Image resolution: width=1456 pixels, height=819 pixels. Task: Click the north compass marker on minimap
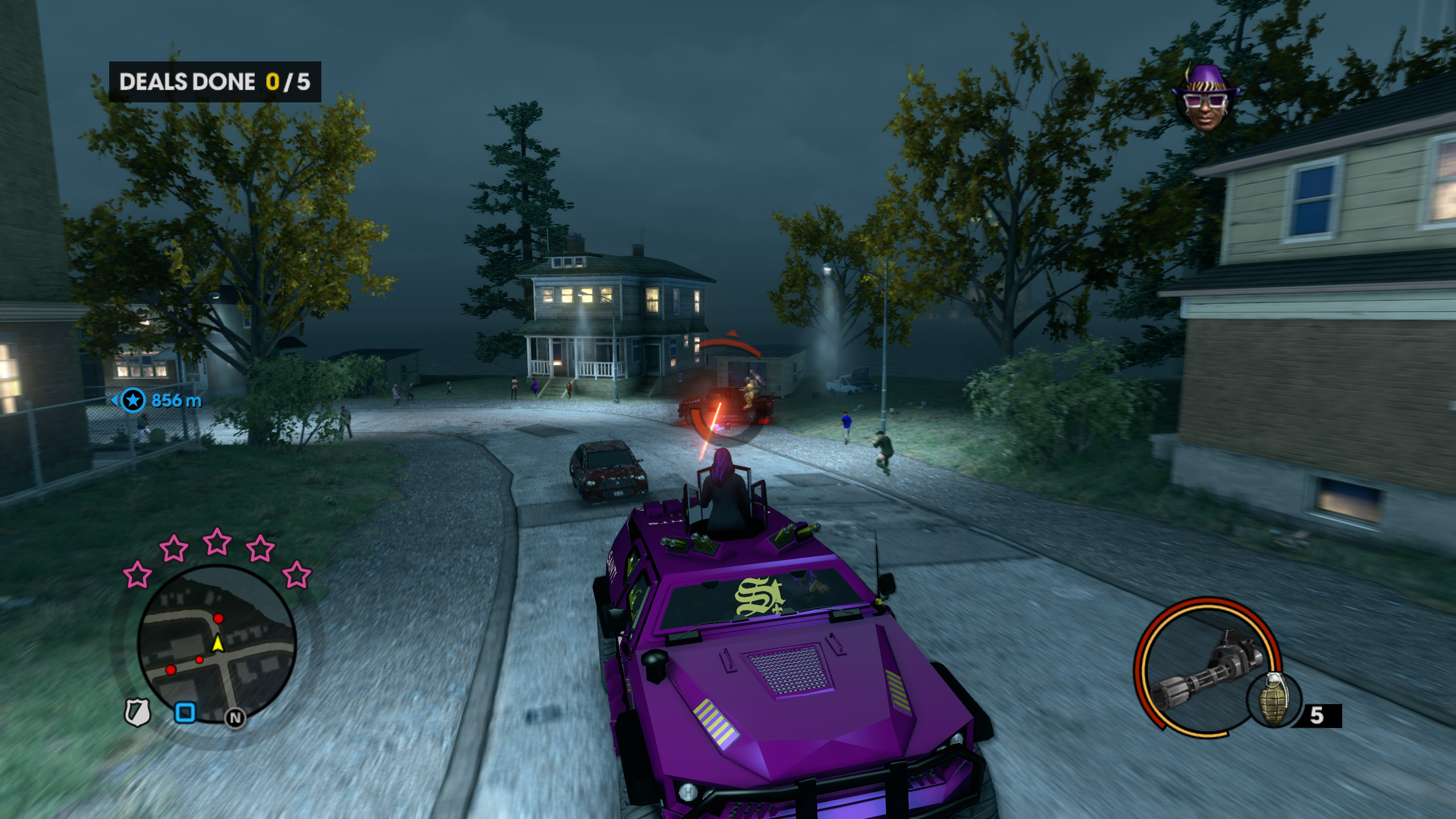click(x=235, y=718)
